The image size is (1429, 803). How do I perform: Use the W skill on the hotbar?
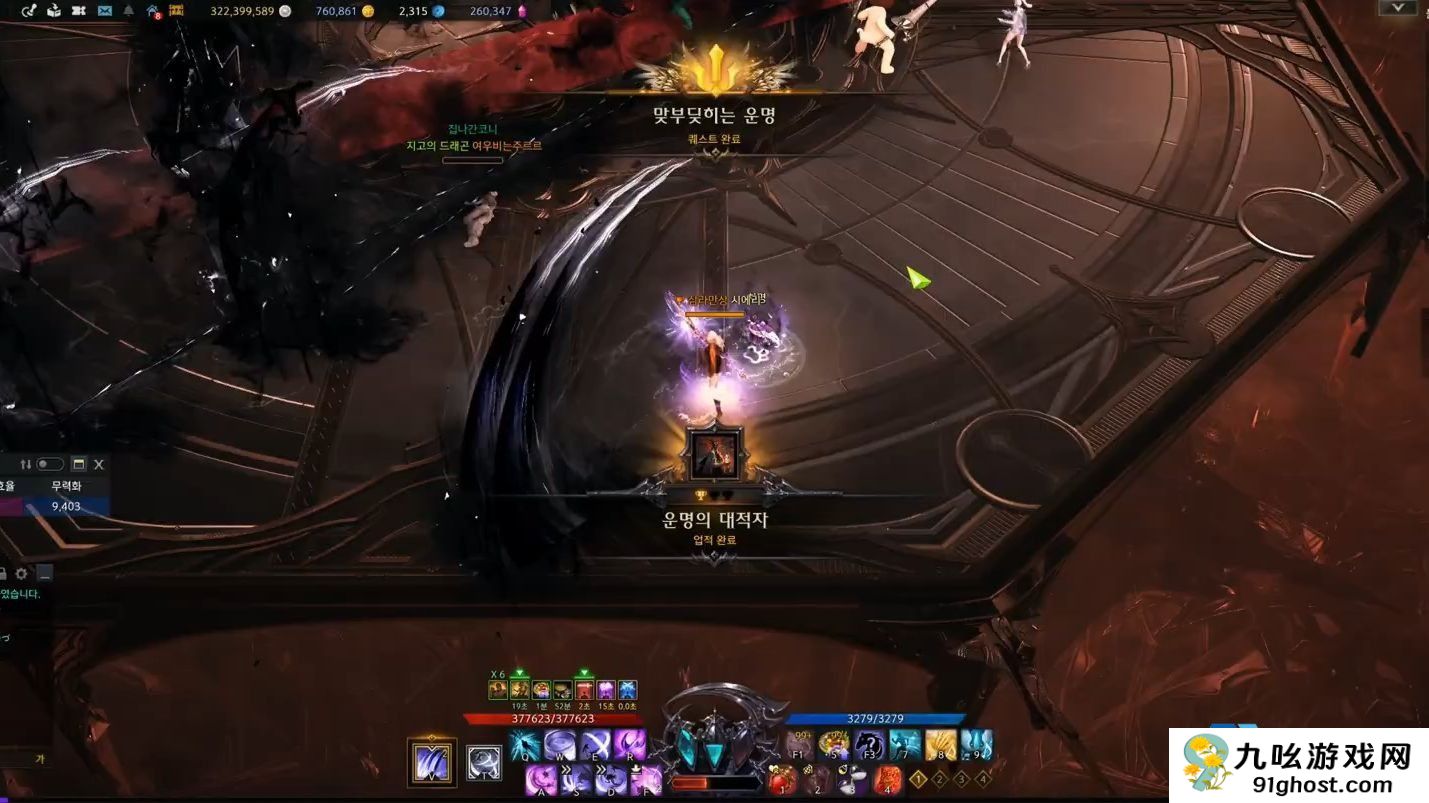(560, 745)
